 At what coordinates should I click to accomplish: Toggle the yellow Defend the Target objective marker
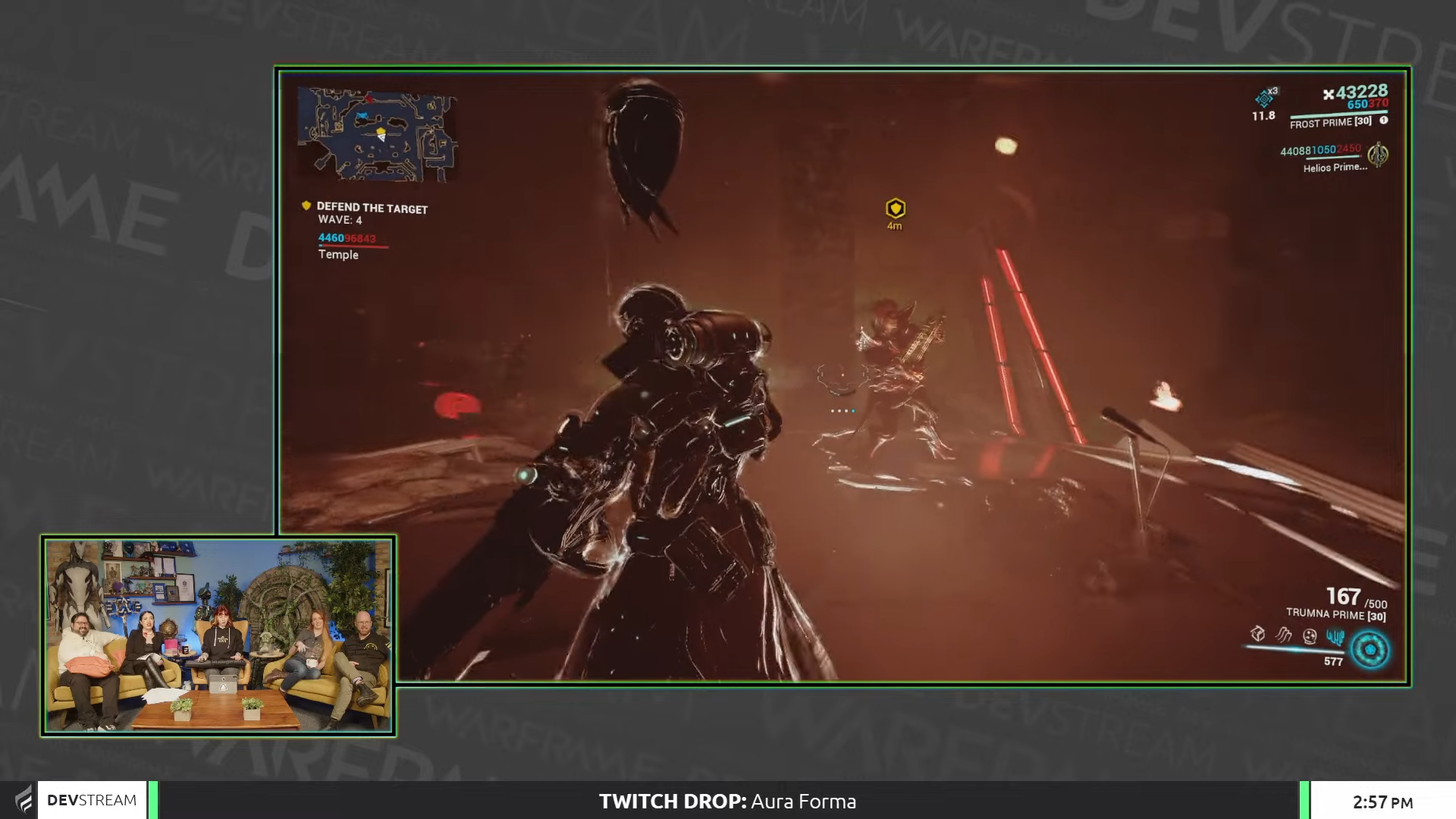(x=306, y=205)
